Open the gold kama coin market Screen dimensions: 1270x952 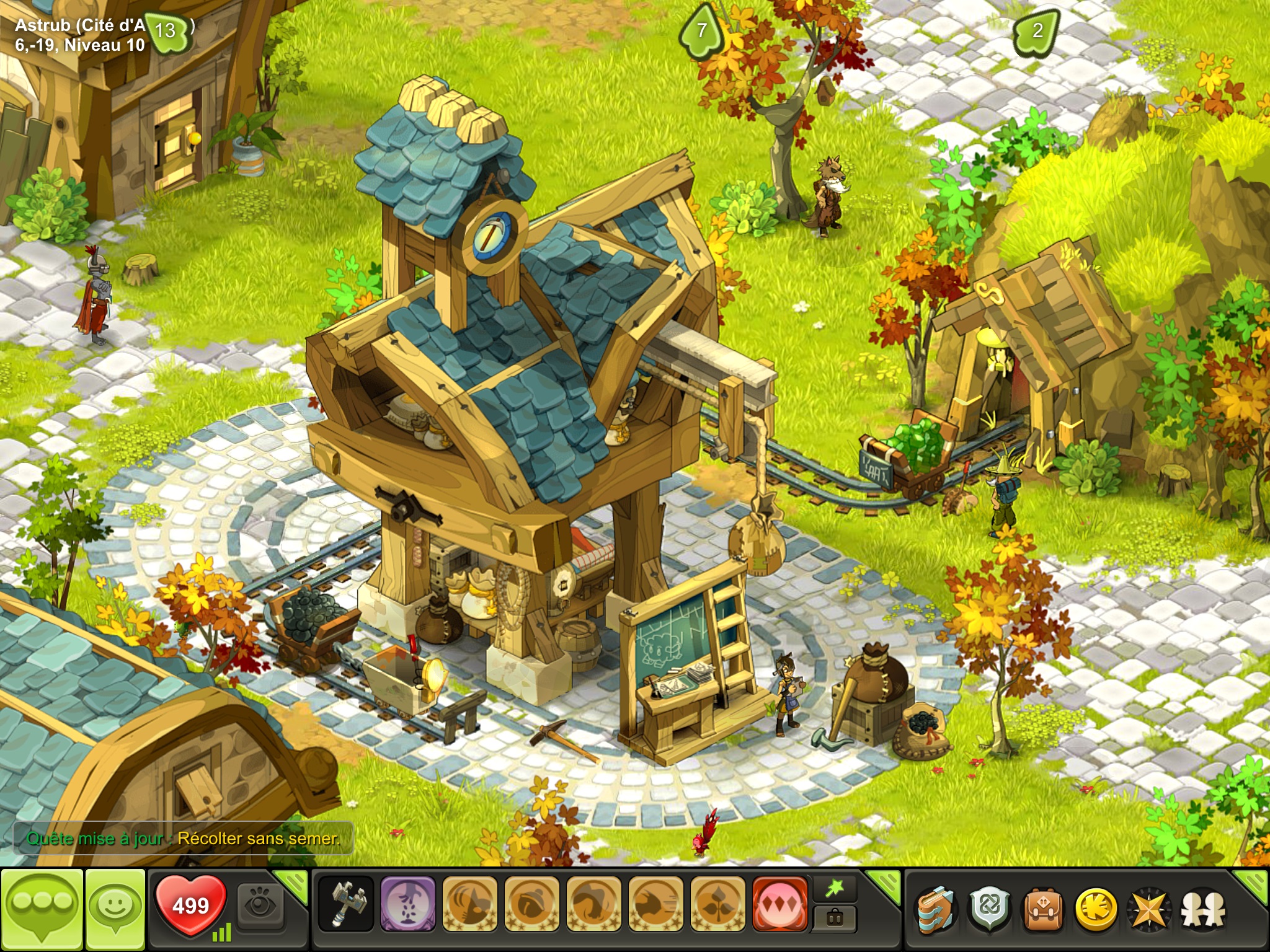pyautogui.click(x=1095, y=909)
